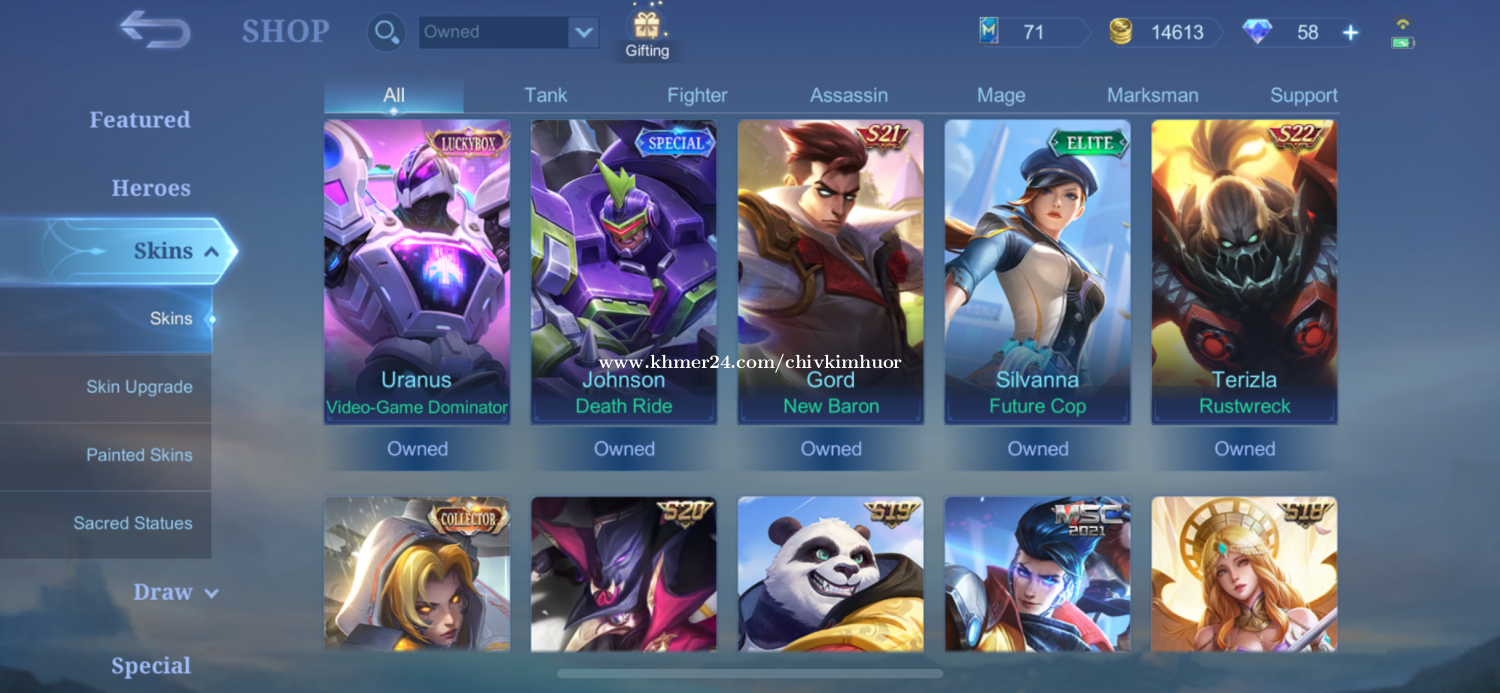Filter skins by Marksman

1152,95
